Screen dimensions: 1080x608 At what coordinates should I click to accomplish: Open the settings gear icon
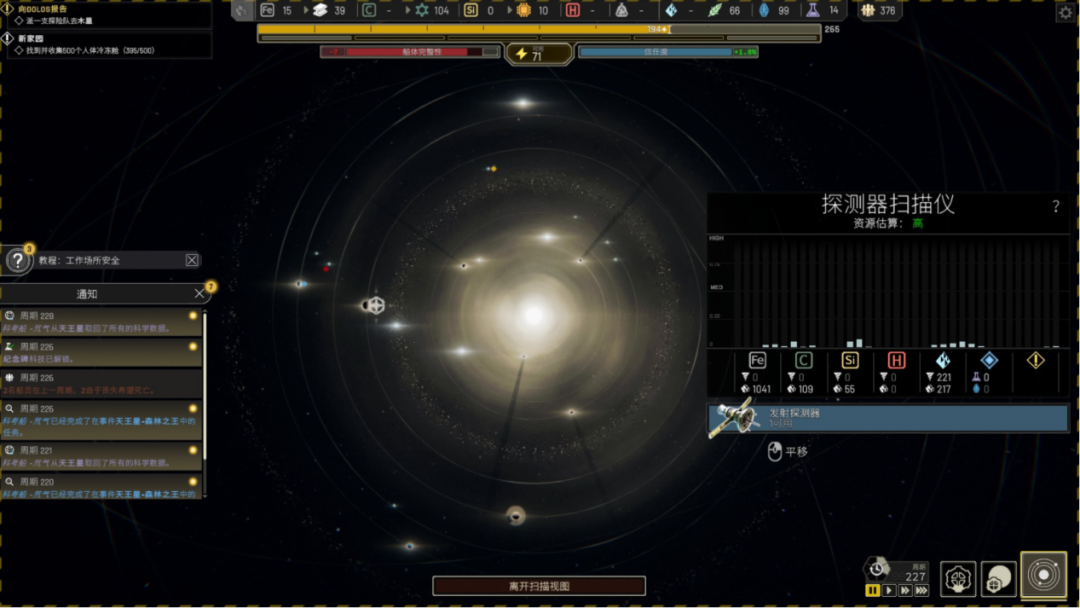click(1065, 12)
